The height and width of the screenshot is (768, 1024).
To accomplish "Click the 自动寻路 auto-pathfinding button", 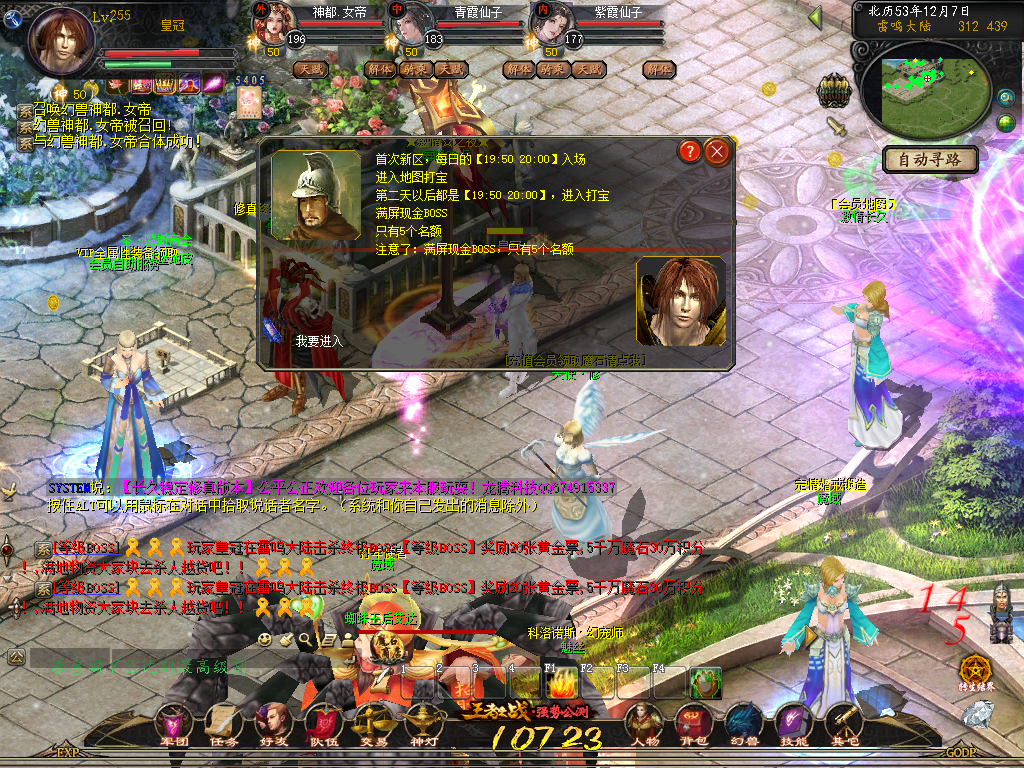I will 929,159.
